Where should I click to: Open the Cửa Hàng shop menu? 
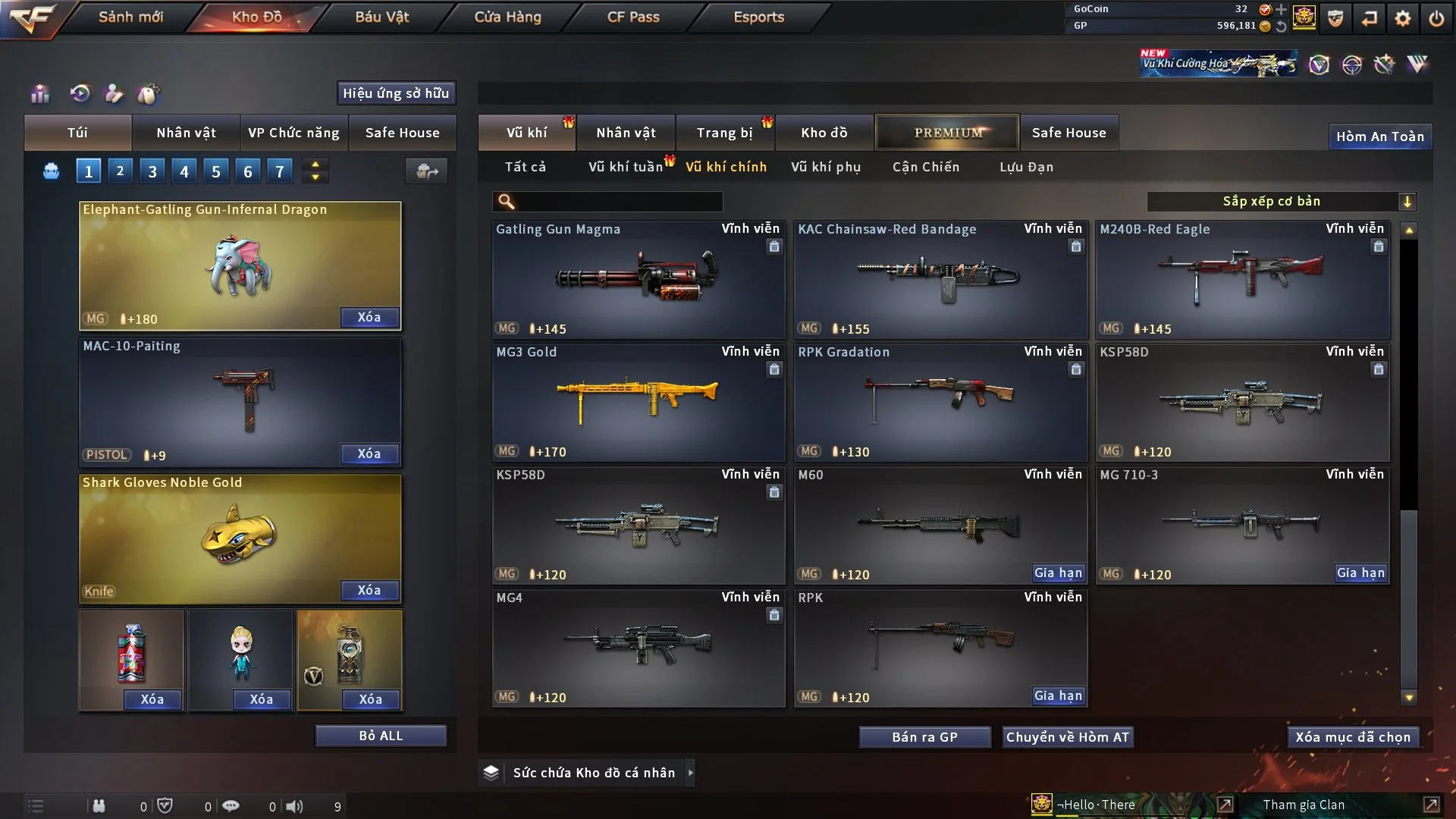pyautogui.click(x=507, y=17)
